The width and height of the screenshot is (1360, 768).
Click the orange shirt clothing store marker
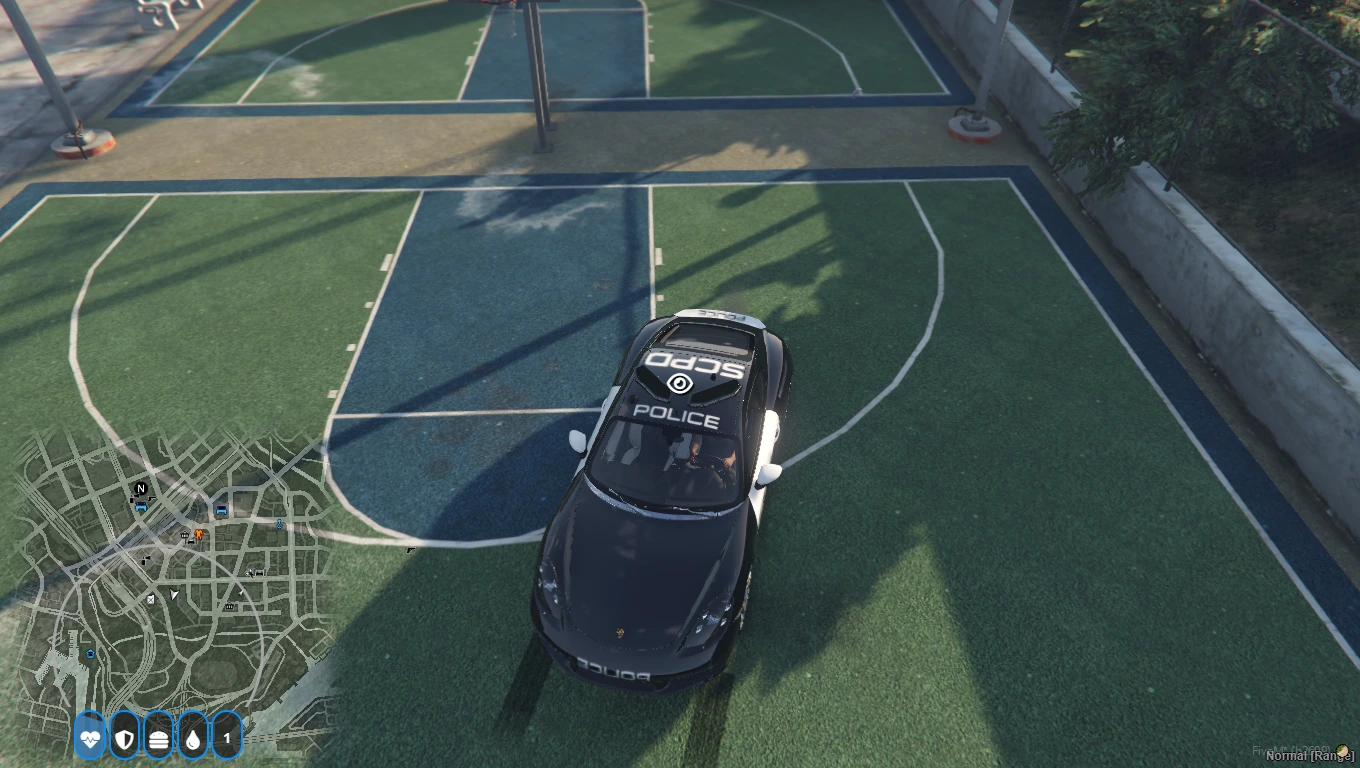coord(199,535)
